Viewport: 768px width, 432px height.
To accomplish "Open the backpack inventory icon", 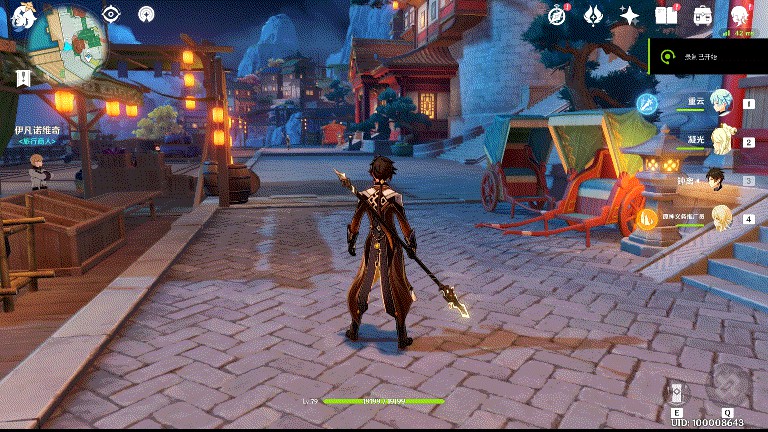I will pyautogui.click(x=702, y=15).
